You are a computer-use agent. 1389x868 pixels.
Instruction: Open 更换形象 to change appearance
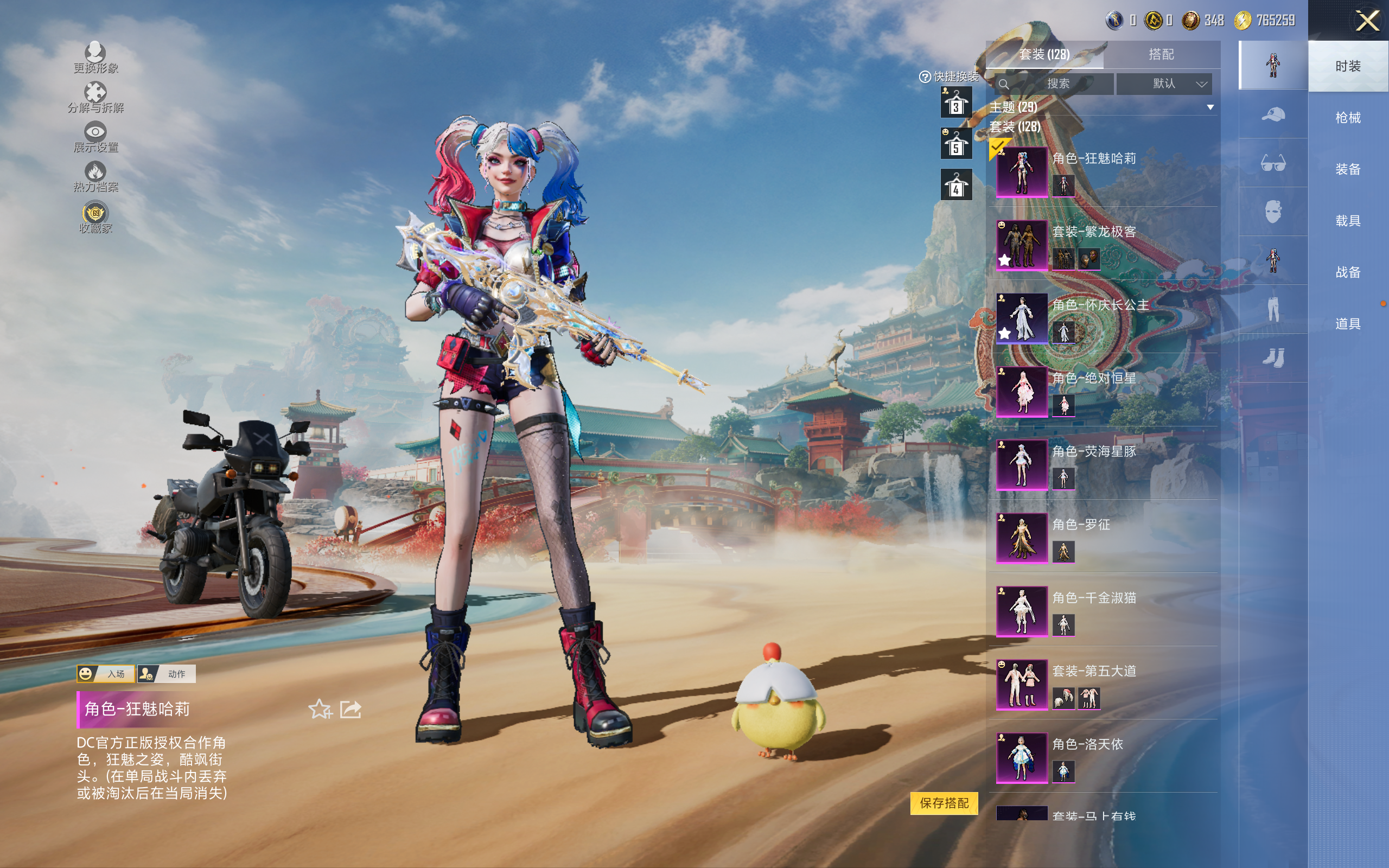pos(95,58)
